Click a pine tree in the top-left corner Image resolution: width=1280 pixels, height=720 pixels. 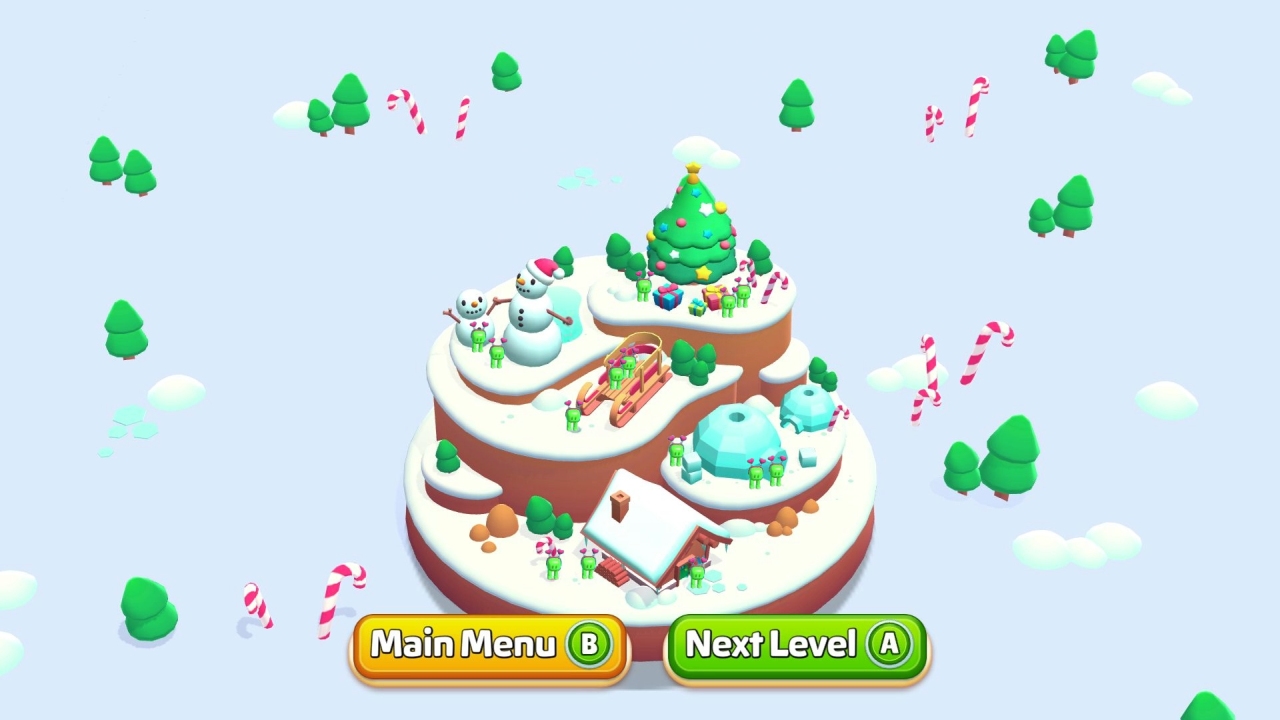[x=104, y=160]
